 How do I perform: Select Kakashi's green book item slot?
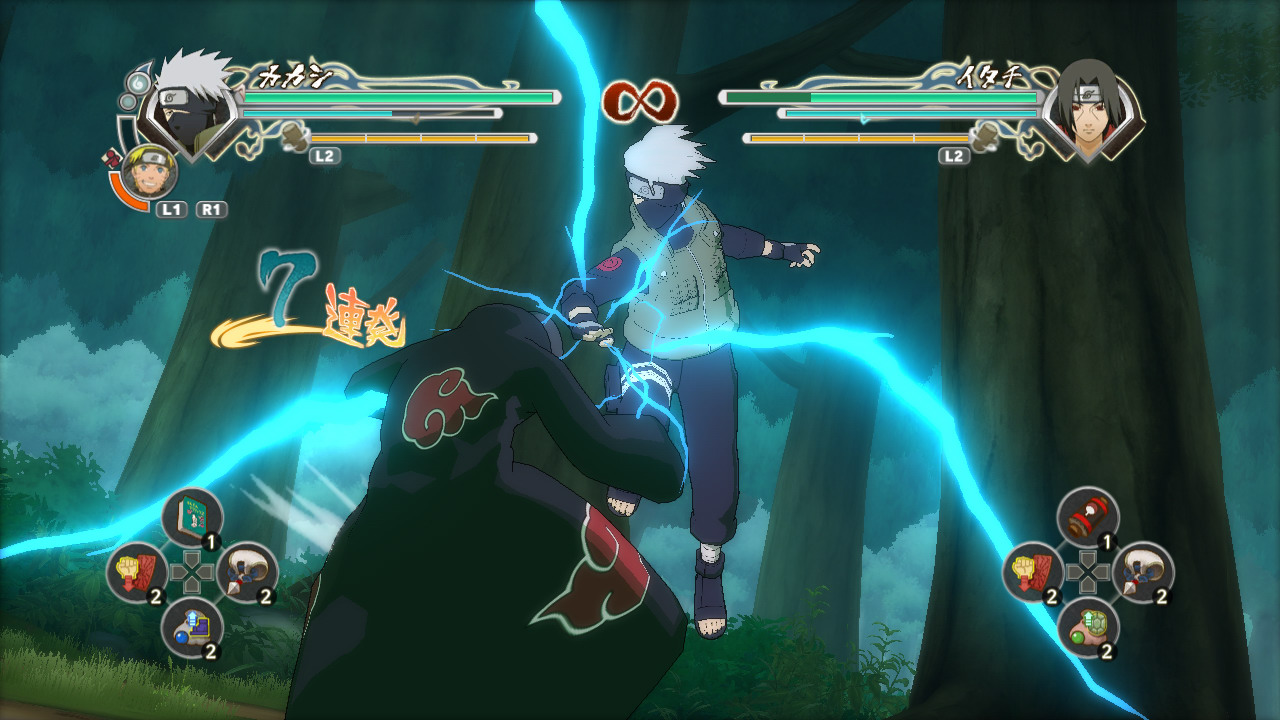click(x=192, y=518)
